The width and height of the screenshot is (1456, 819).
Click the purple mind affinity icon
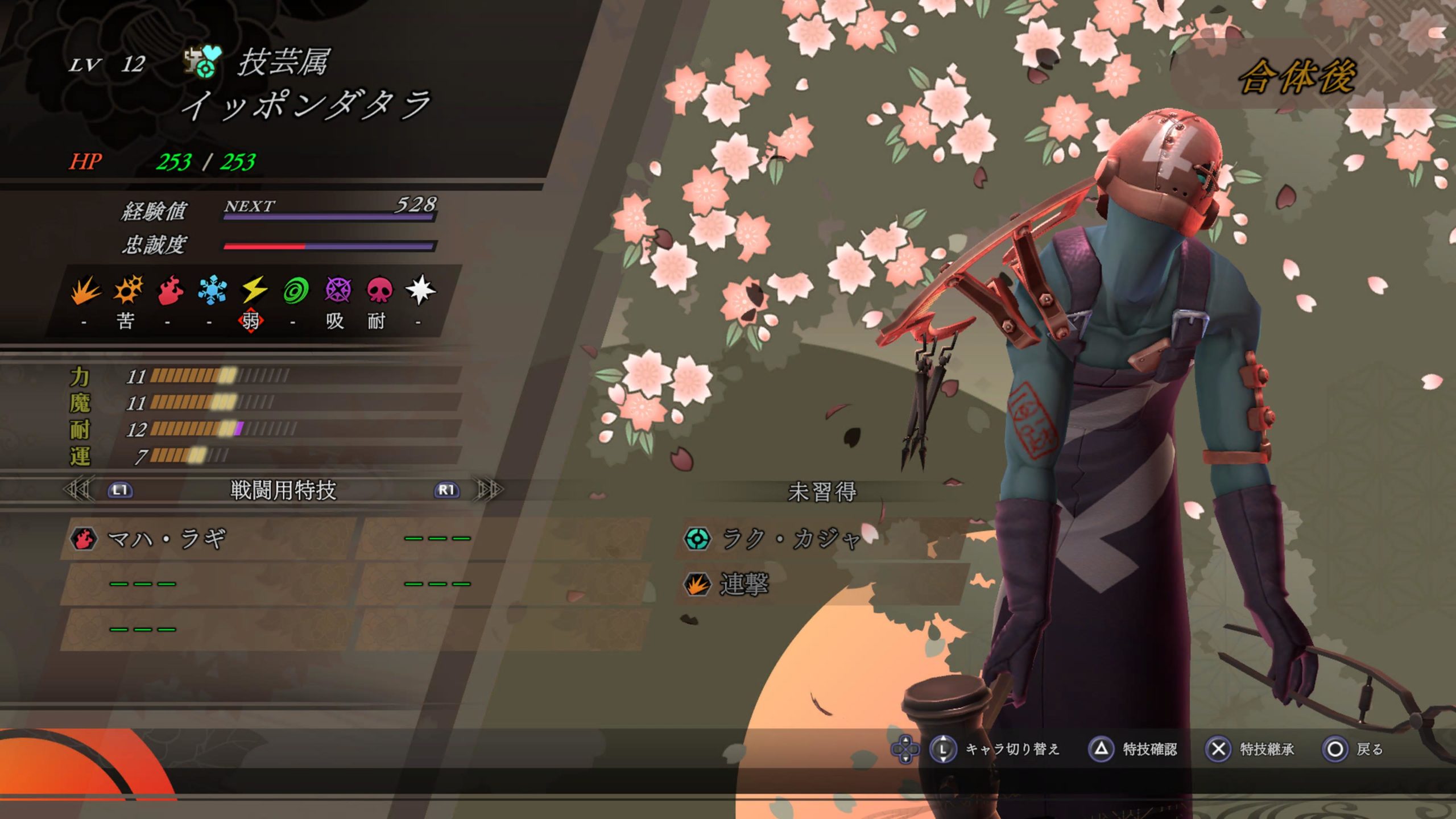click(338, 290)
